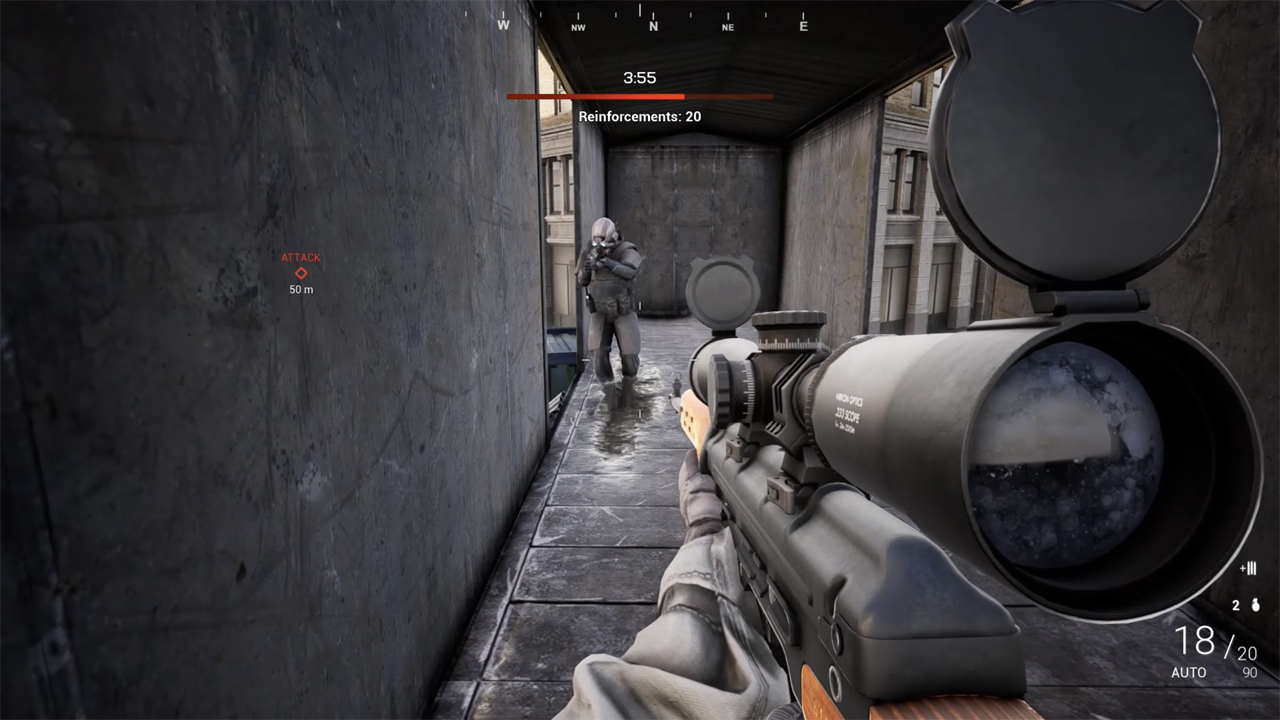The height and width of the screenshot is (720, 1280).
Task: Click the 3:55 match timer
Action: (x=639, y=78)
